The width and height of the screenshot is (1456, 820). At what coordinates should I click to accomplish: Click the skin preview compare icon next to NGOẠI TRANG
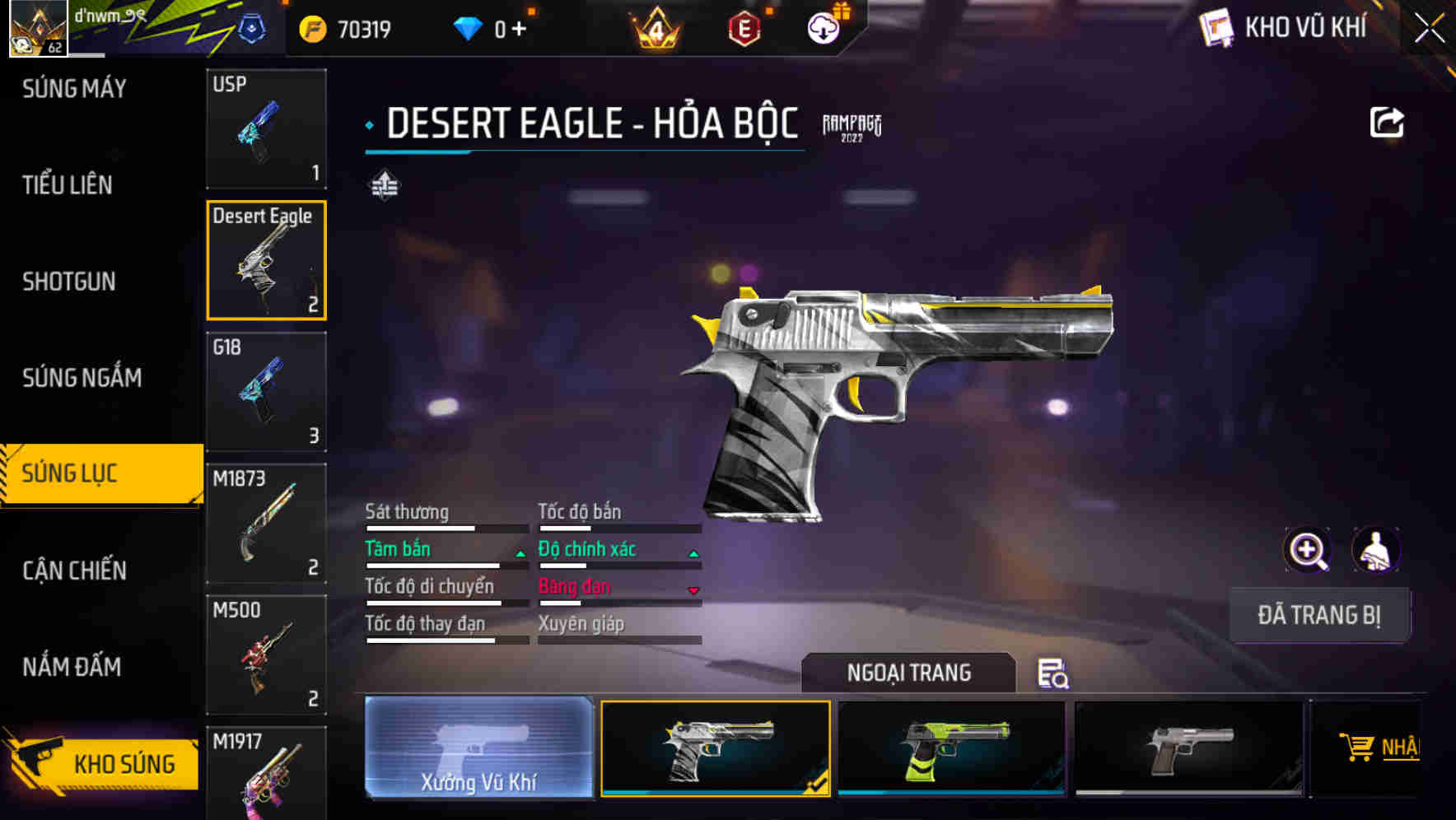click(1055, 674)
